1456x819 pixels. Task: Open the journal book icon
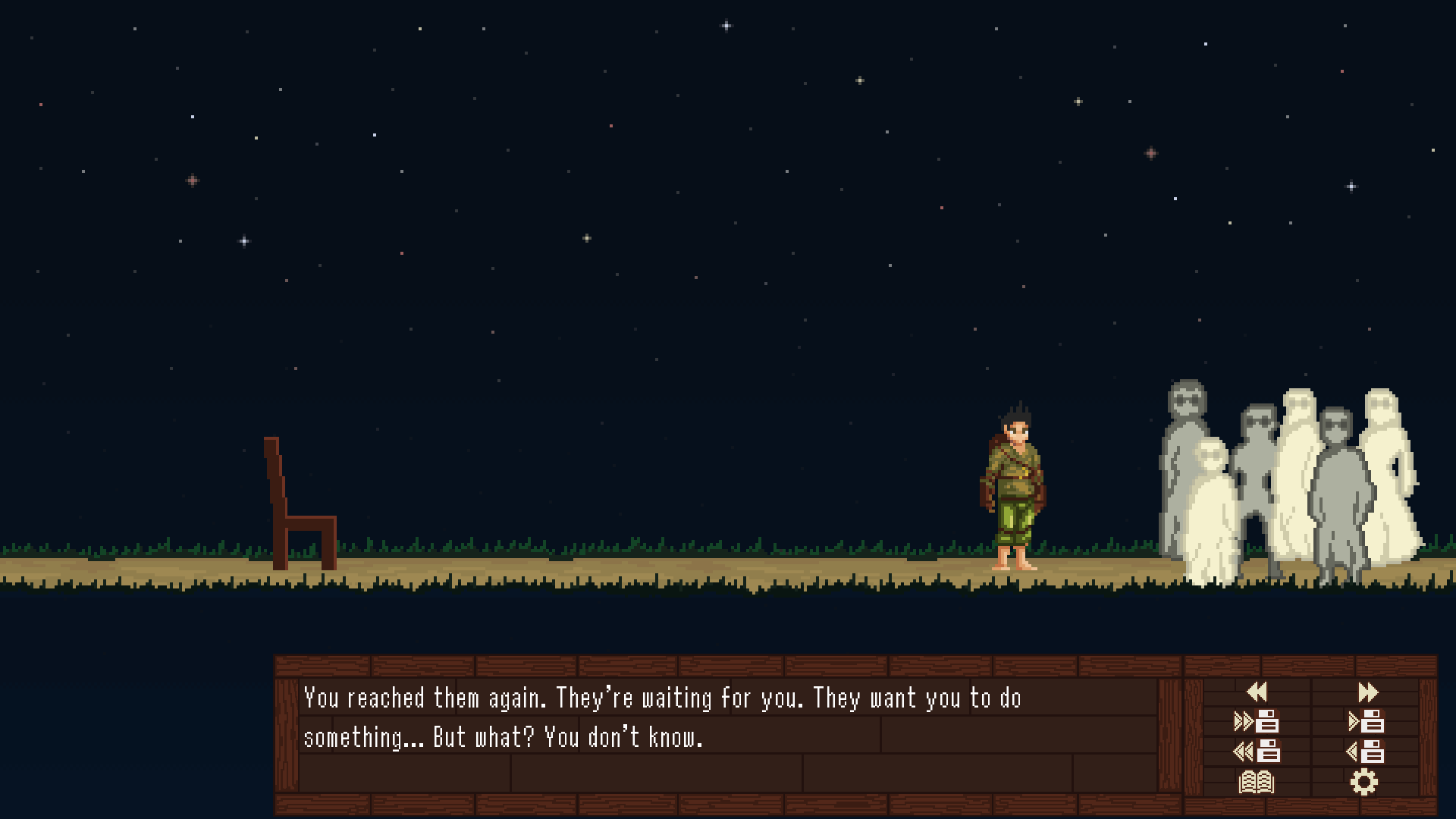1257,782
